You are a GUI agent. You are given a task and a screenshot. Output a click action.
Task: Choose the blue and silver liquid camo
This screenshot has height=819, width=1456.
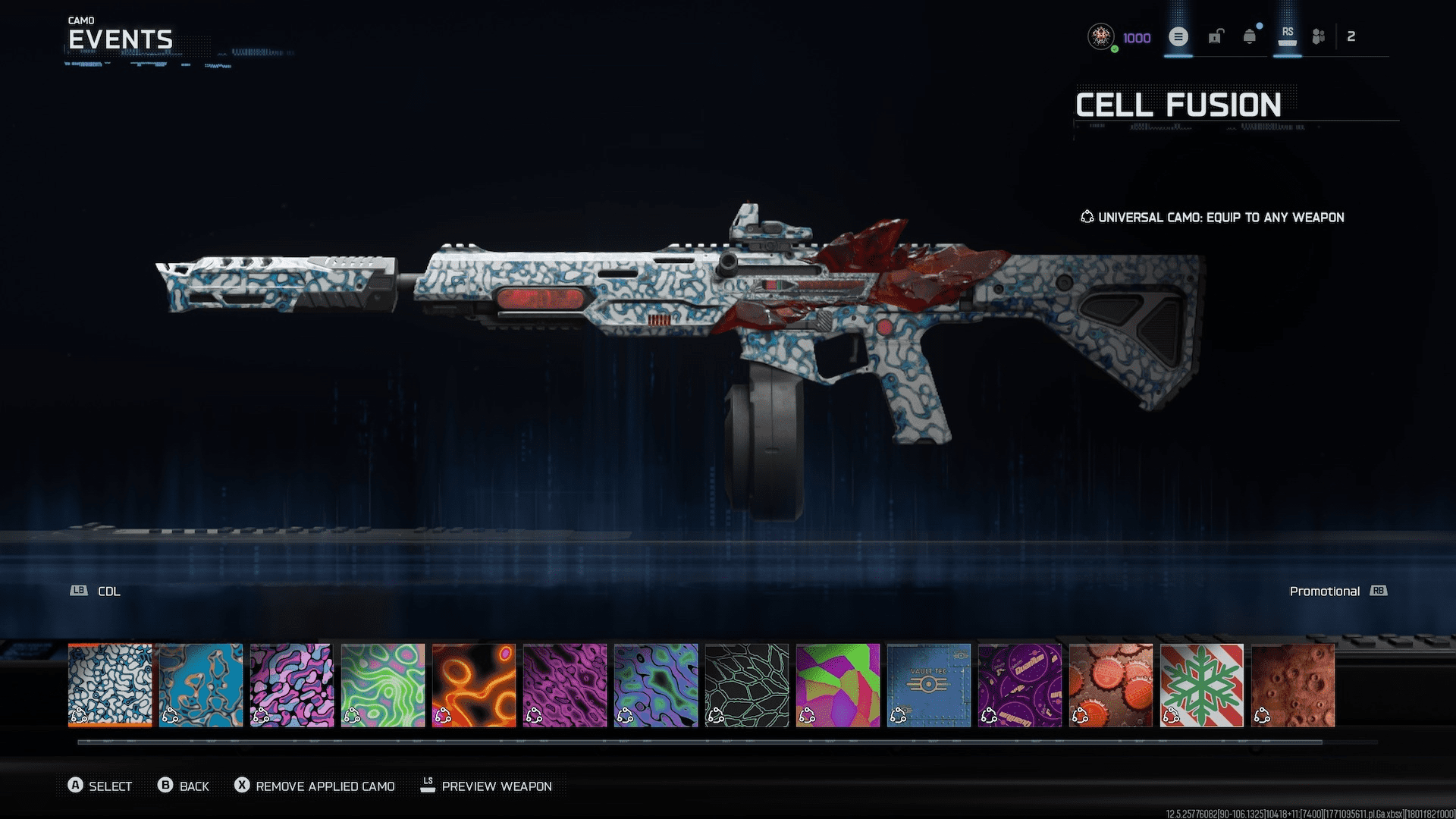(x=201, y=685)
